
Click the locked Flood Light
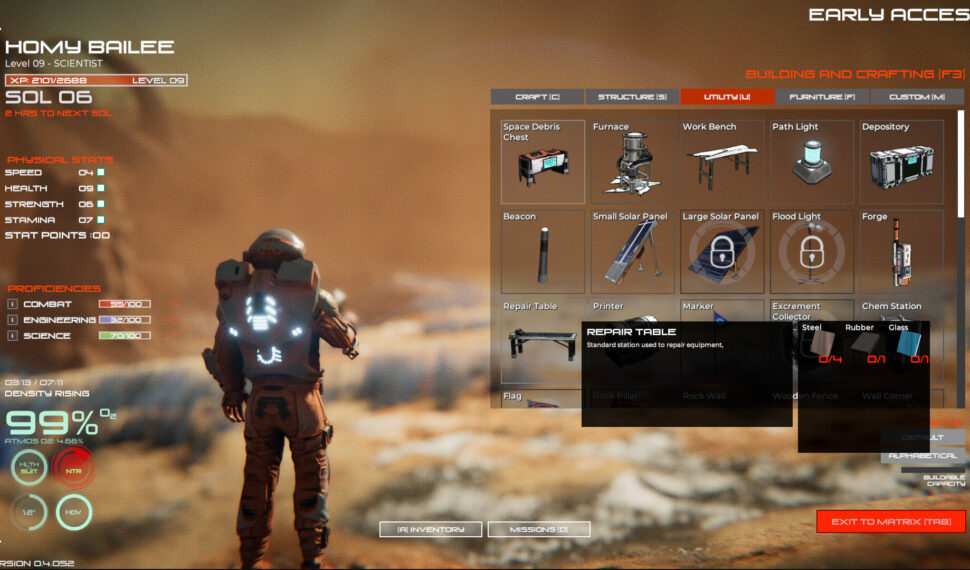(812, 251)
